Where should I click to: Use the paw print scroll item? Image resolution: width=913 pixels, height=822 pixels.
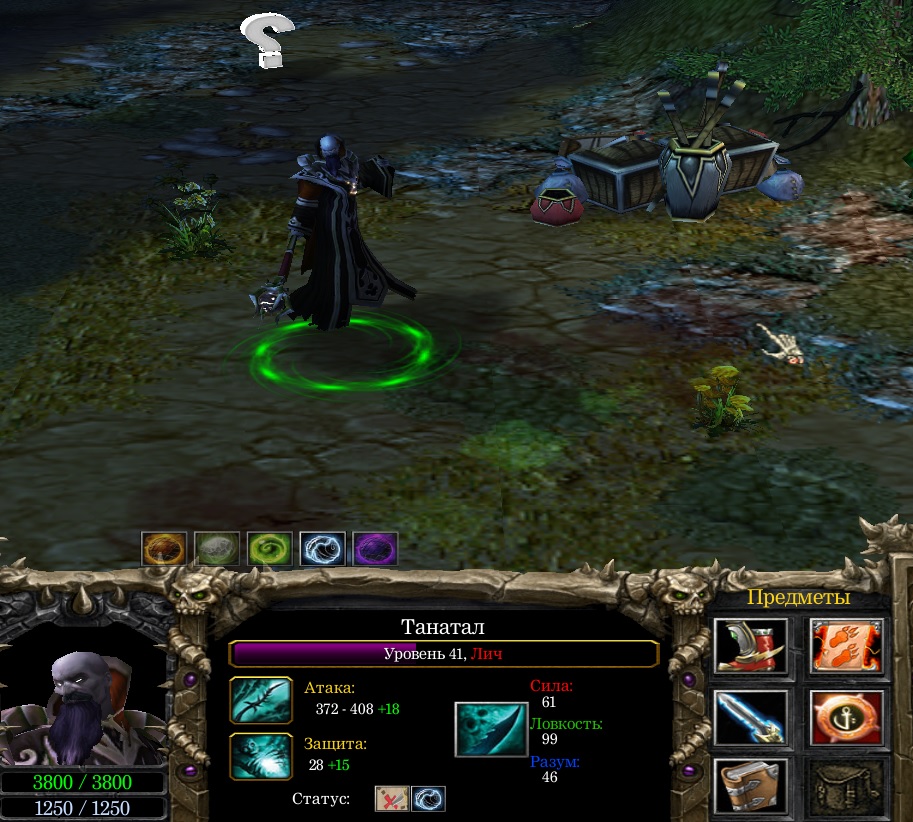[x=846, y=647]
